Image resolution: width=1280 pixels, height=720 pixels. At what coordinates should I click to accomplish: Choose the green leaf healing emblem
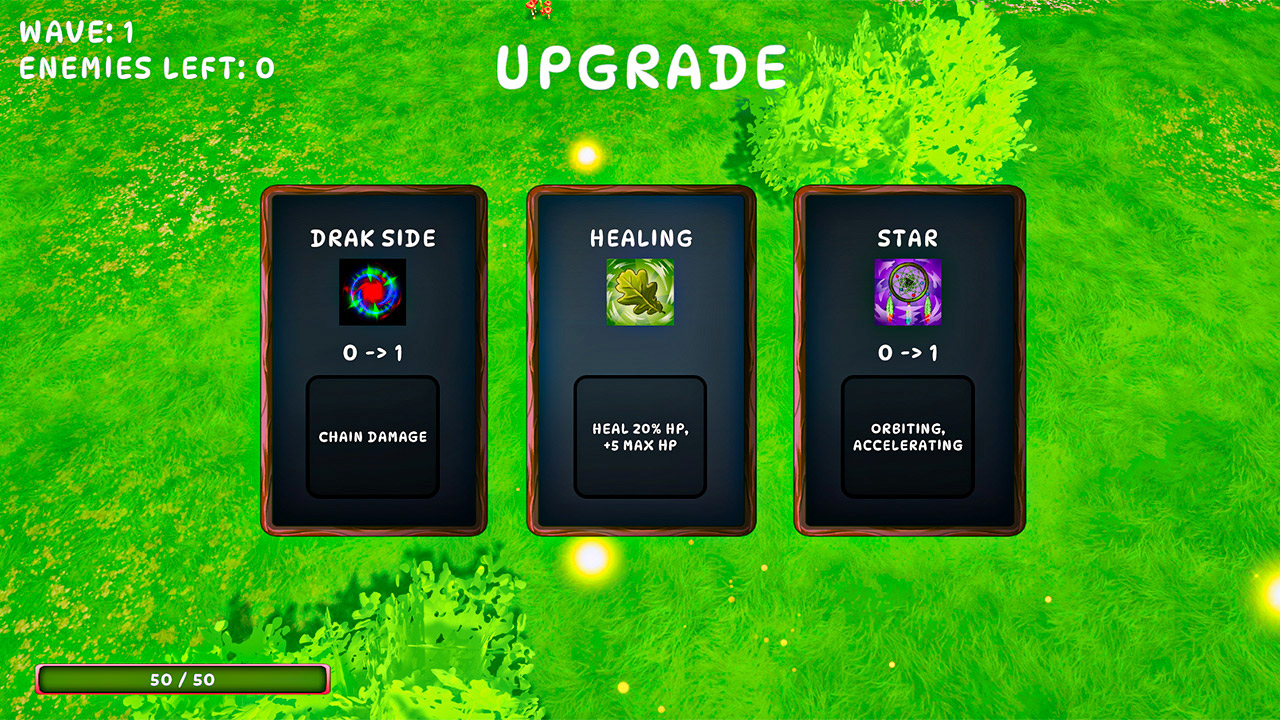[640, 294]
